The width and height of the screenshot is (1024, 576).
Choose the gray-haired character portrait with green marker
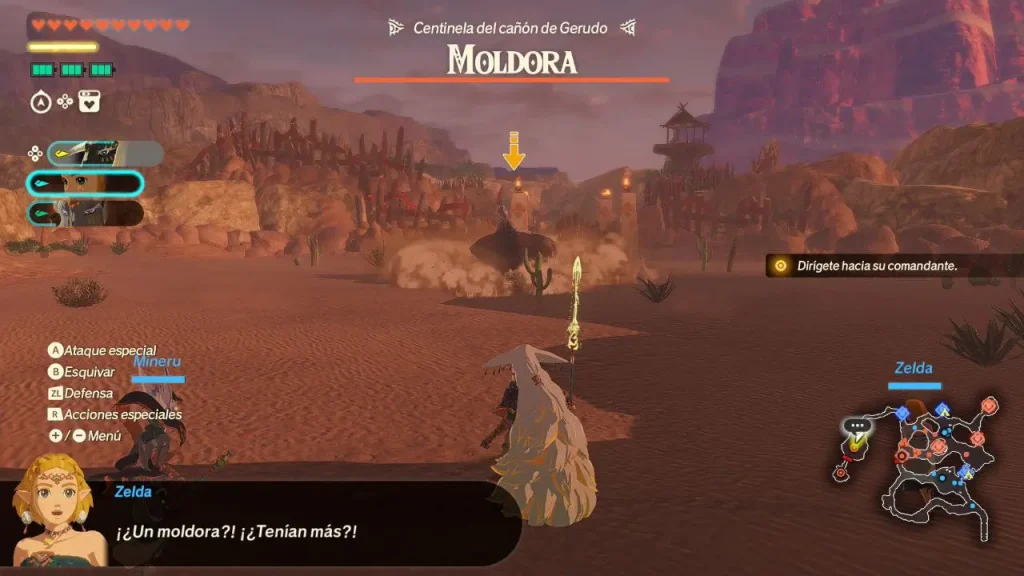click(84, 213)
